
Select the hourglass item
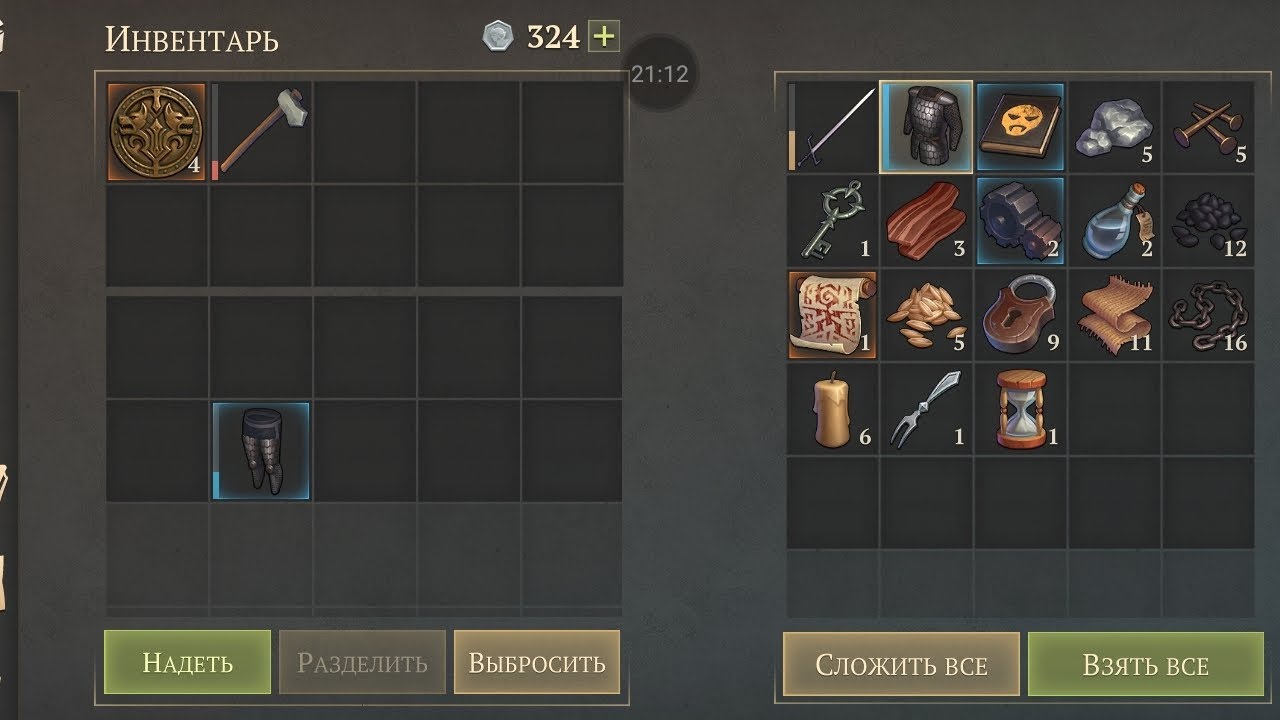click(1020, 409)
